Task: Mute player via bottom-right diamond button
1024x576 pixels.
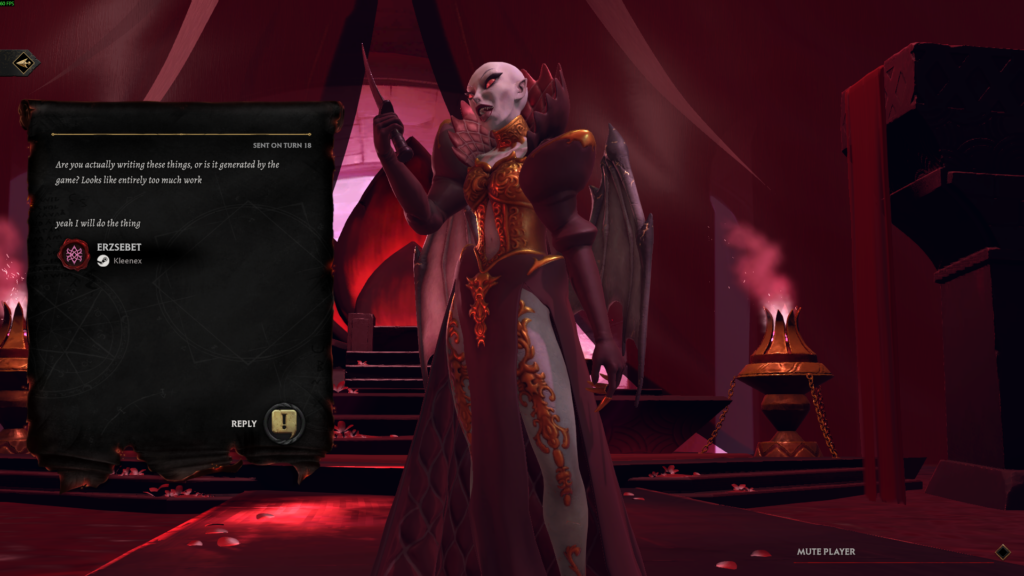Action: pyautogui.click(x=1002, y=551)
